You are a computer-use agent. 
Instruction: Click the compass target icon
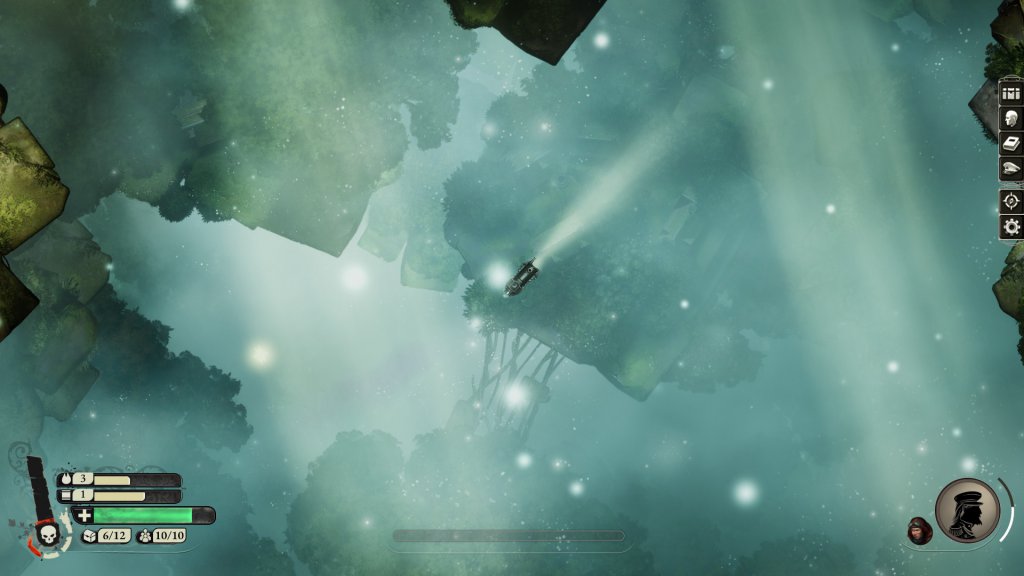click(1011, 201)
